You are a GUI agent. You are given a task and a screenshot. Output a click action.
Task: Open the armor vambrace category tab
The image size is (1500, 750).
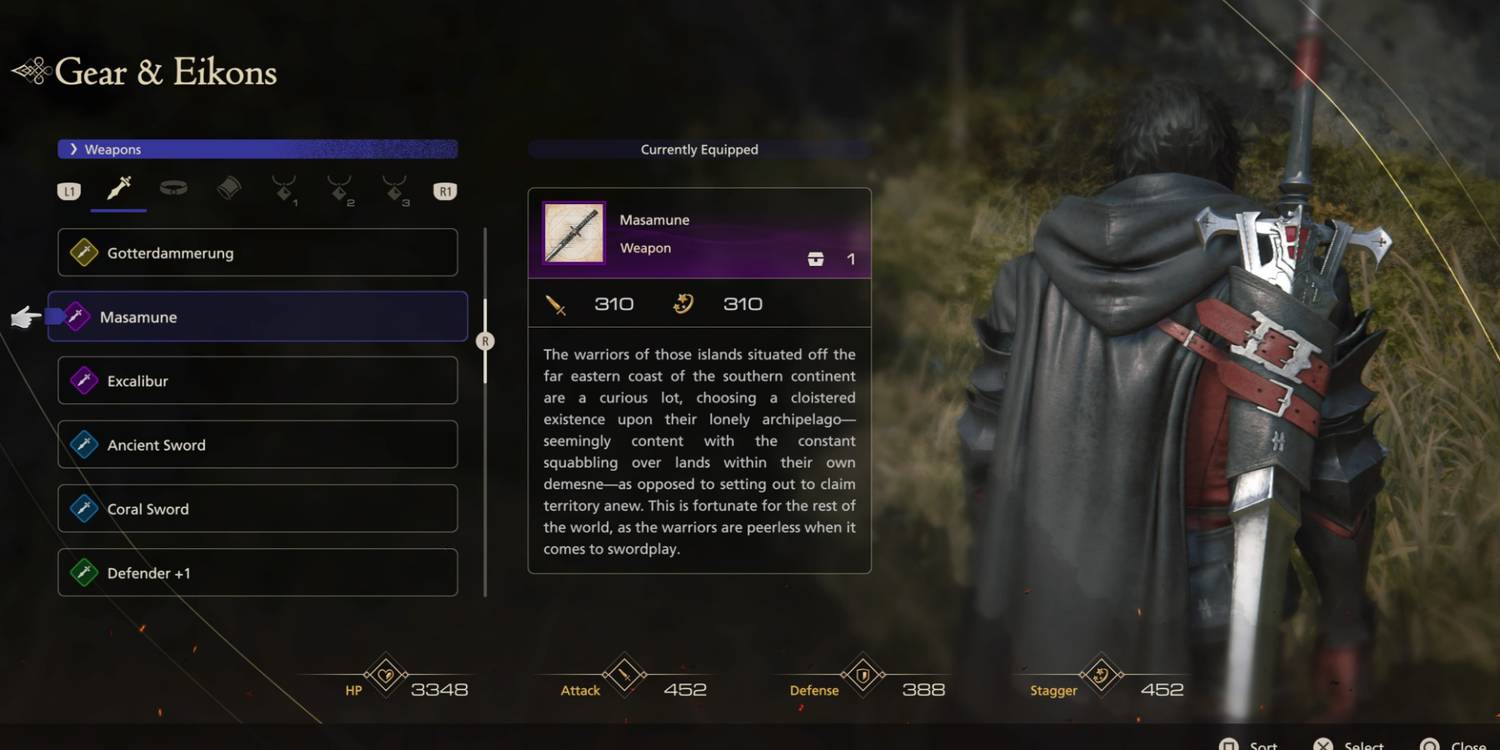point(229,188)
